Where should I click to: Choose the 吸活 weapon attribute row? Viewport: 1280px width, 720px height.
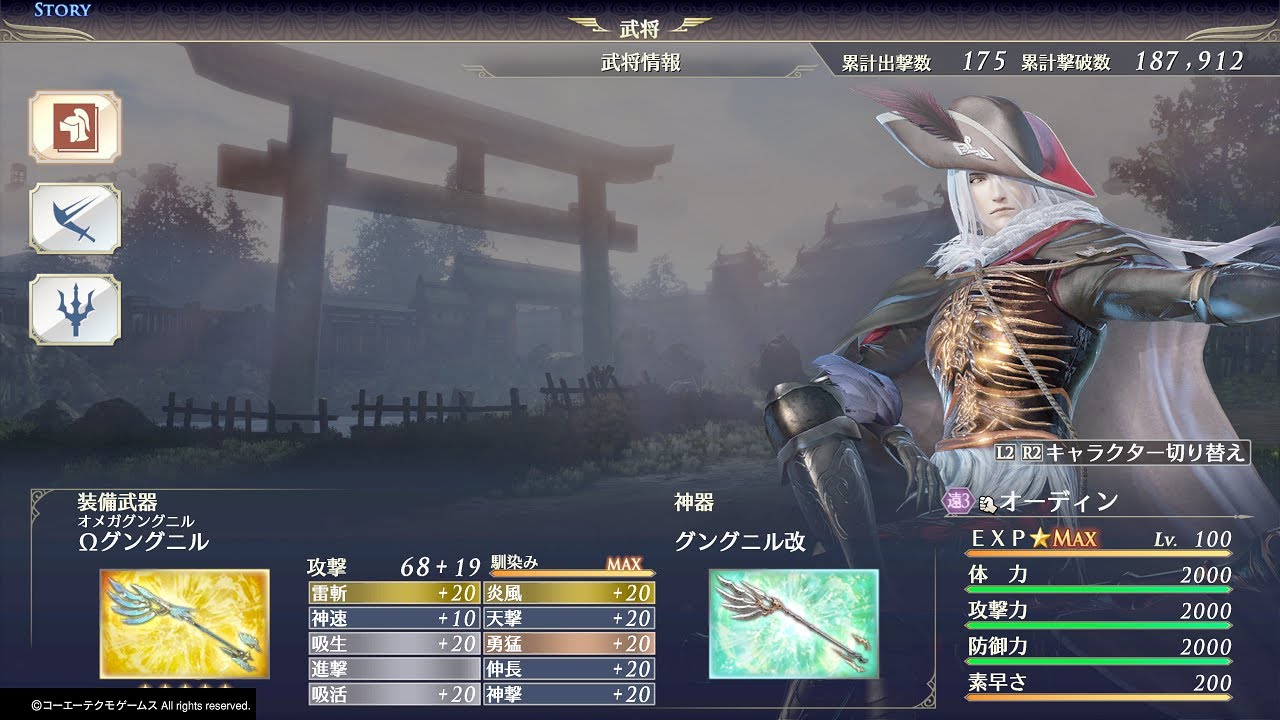(394, 694)
